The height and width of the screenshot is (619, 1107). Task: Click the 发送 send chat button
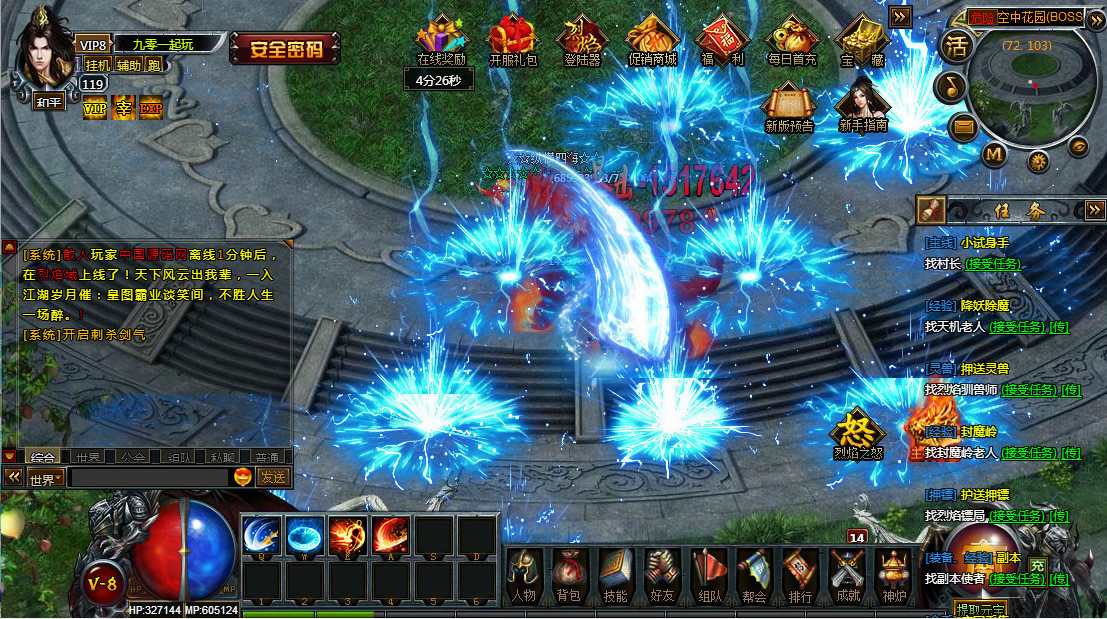coord(273,478)
